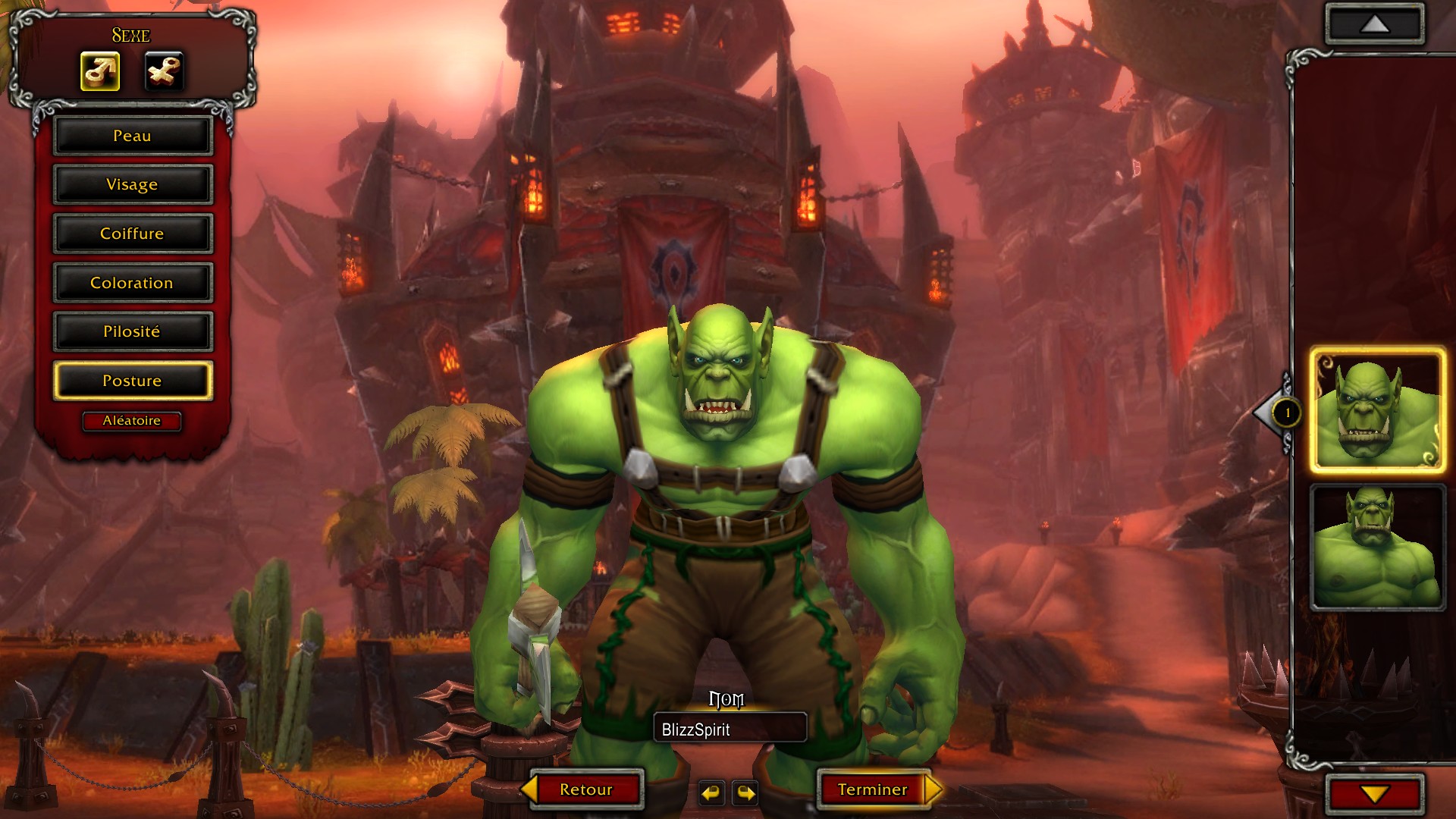Randomize appearance with Aléatoire button
This screenshot has width=1456, height=819.
tap(132, 421)
